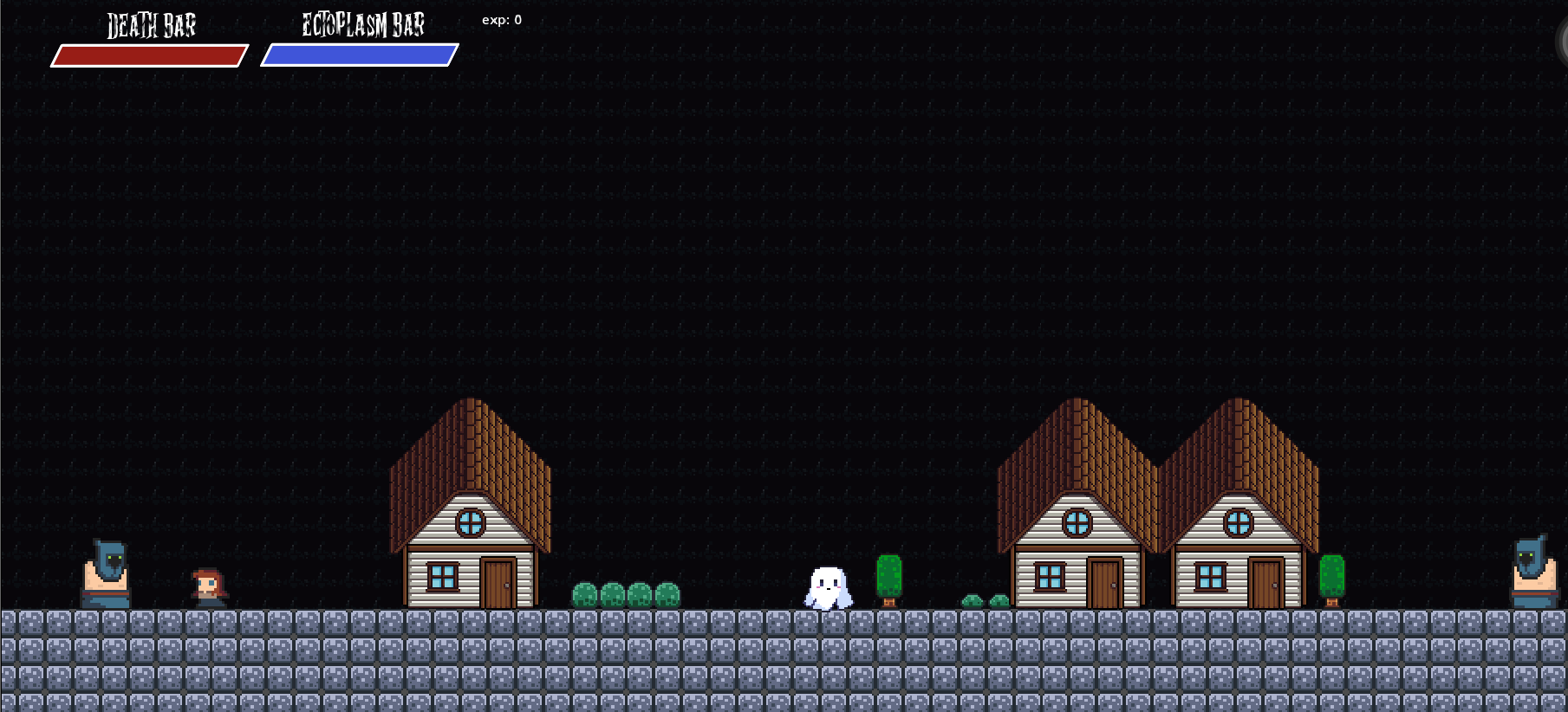Click the round window of the leftmost house
Screen dimensions: 1568x712
tap(471, 521)
